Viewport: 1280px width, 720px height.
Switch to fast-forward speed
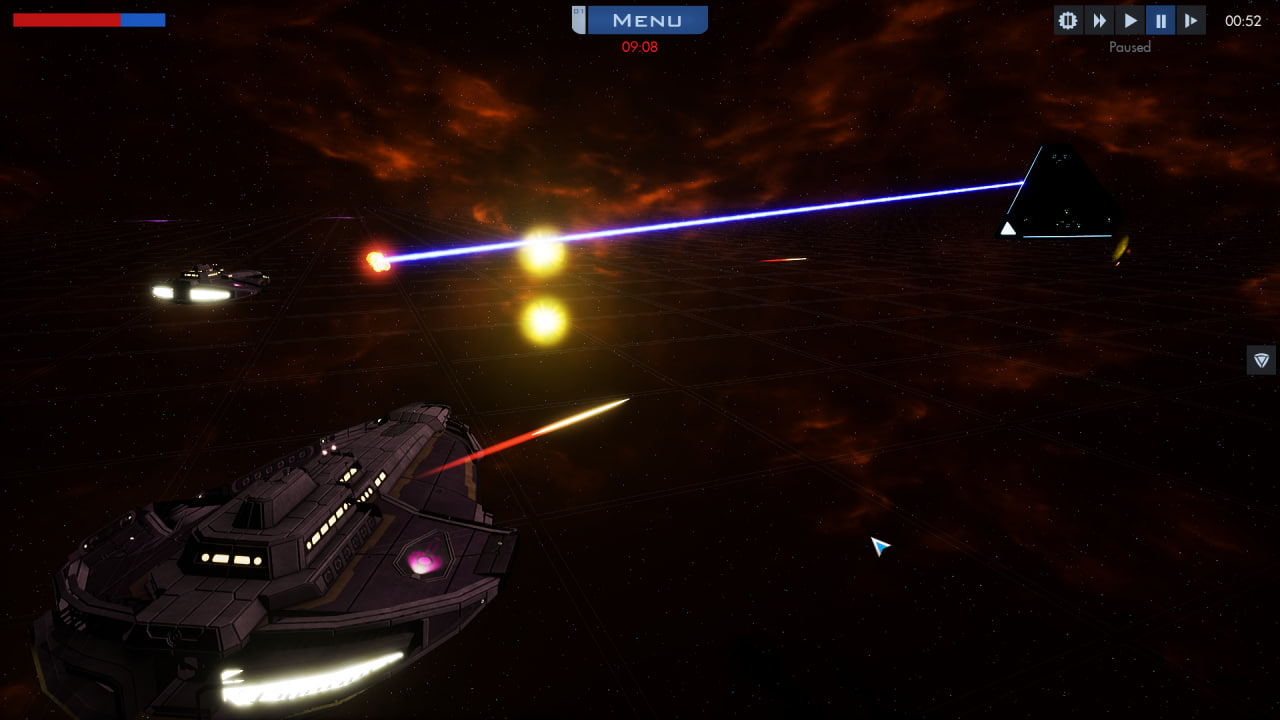pyautogui.click(x=1099, y=20)
